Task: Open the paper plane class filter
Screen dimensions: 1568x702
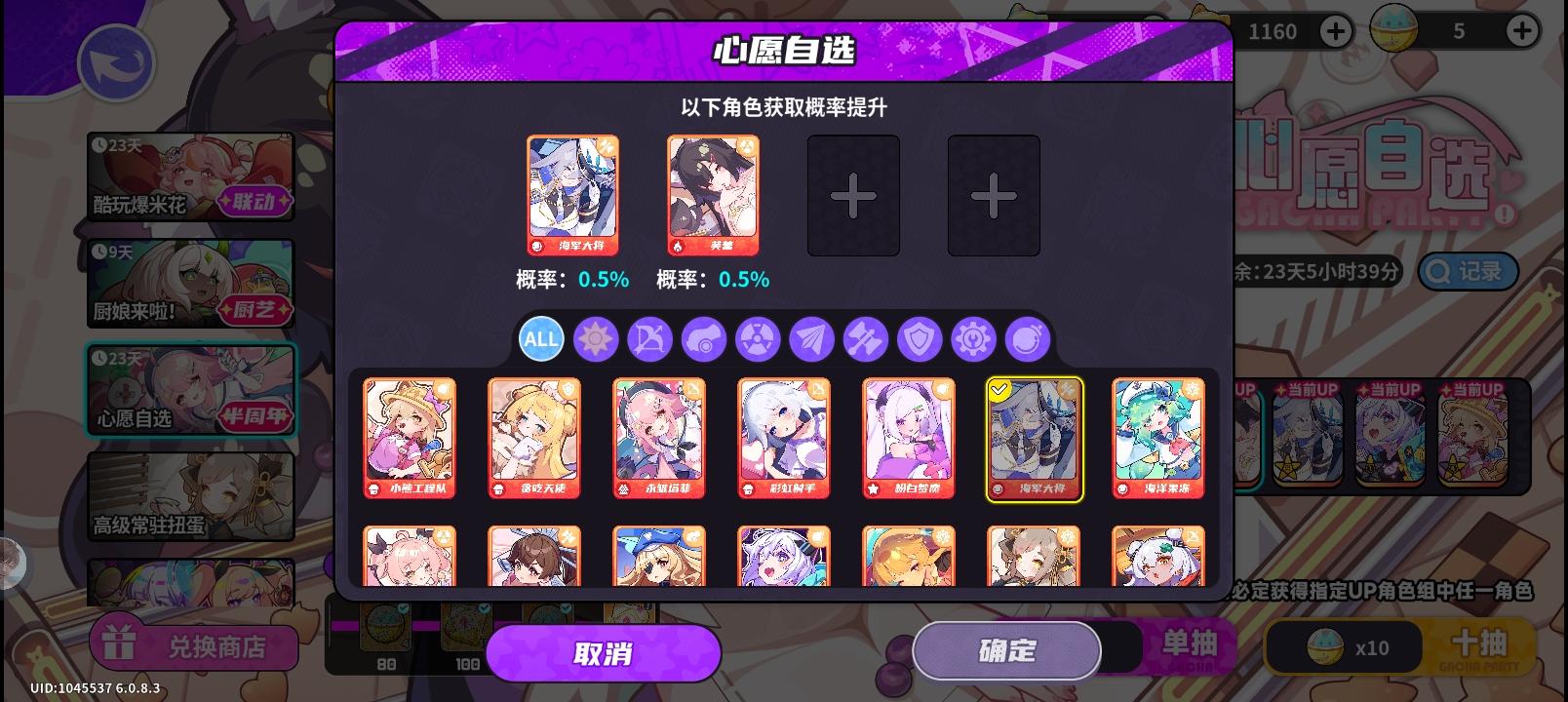Action: tap(811, 339)
